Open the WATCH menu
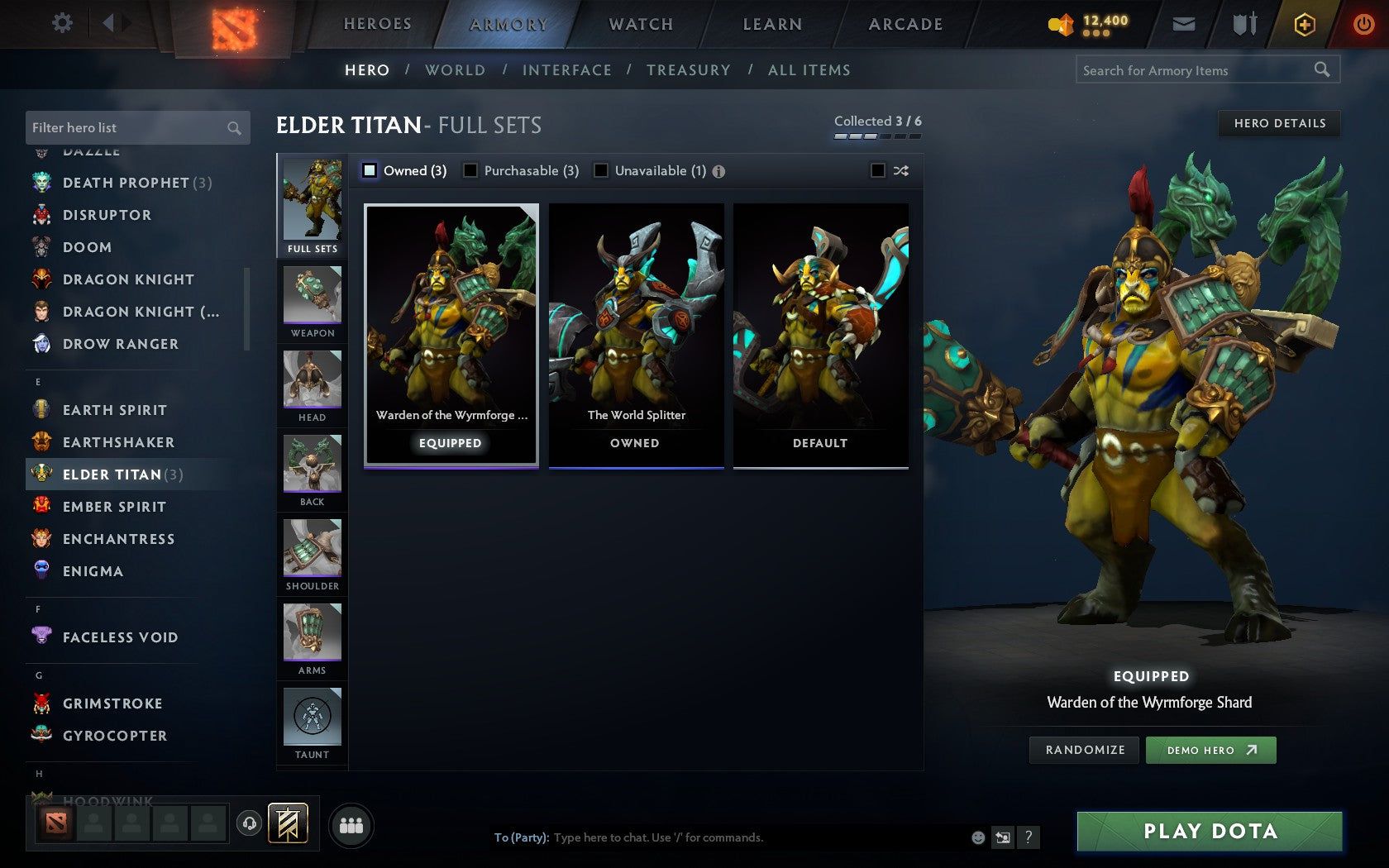 click(x=640, y=23)
